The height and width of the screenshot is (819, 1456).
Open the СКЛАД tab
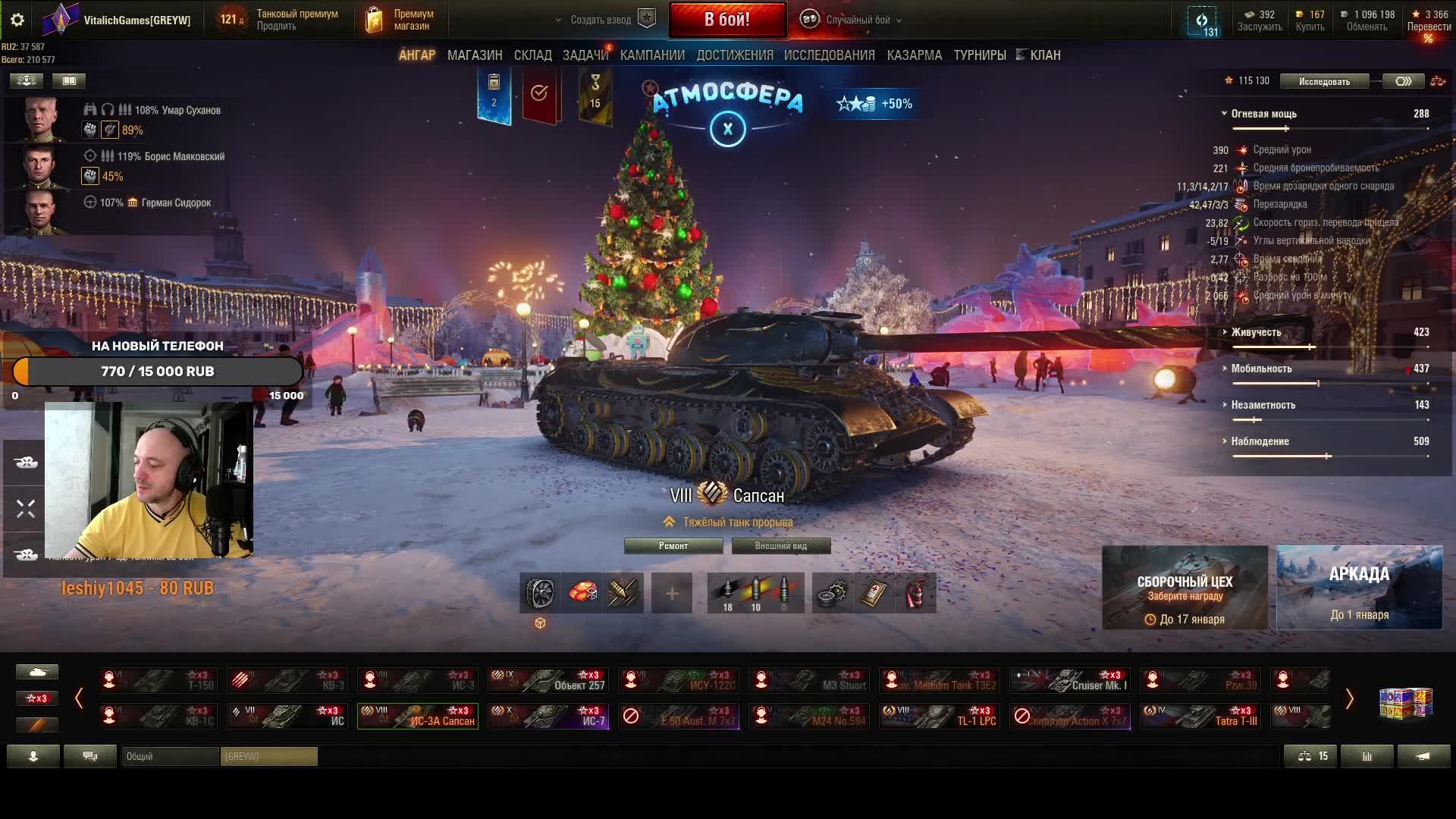[532, 55]
